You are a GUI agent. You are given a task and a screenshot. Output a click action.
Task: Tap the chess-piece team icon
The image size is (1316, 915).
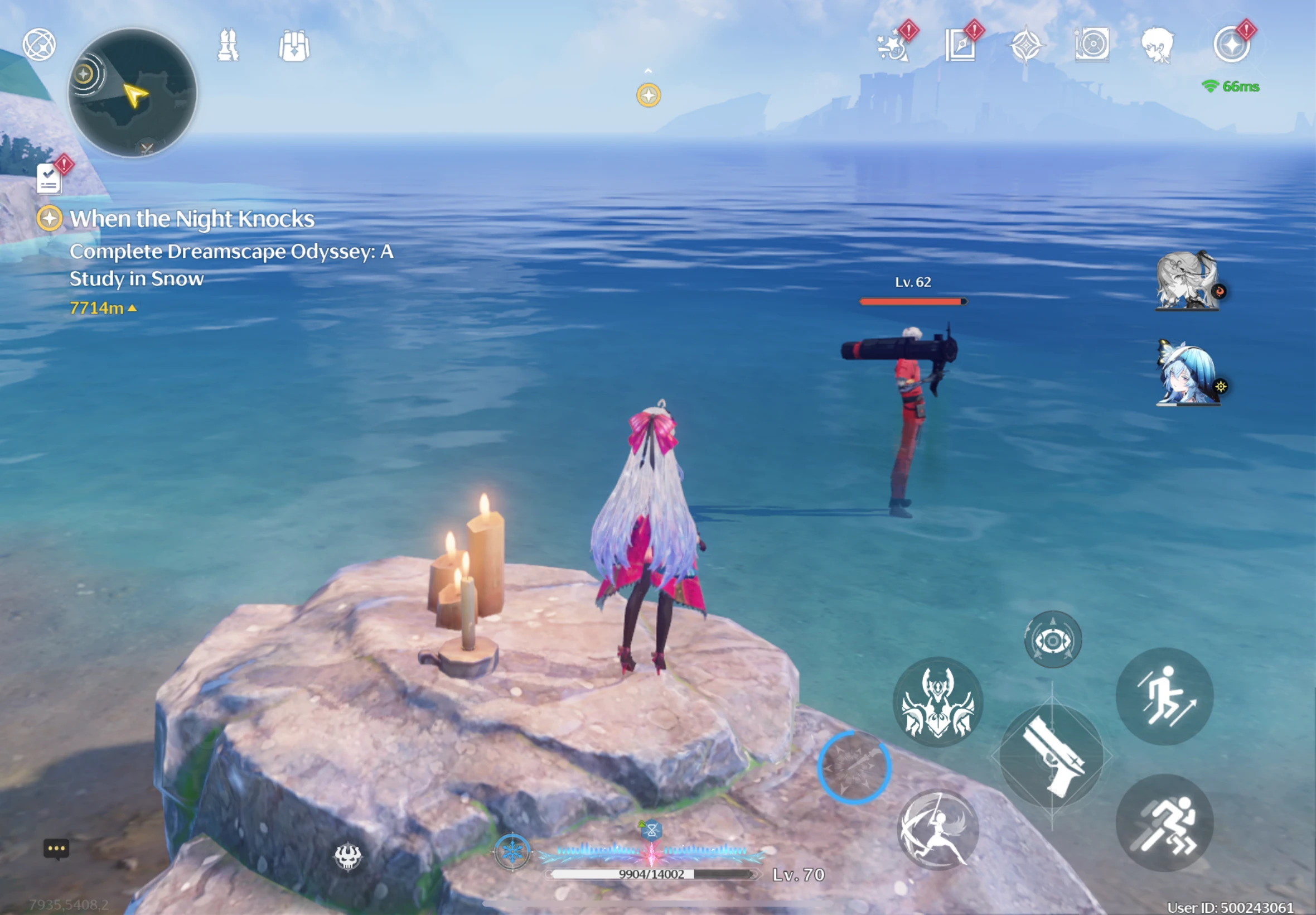[x=228, y=45]
